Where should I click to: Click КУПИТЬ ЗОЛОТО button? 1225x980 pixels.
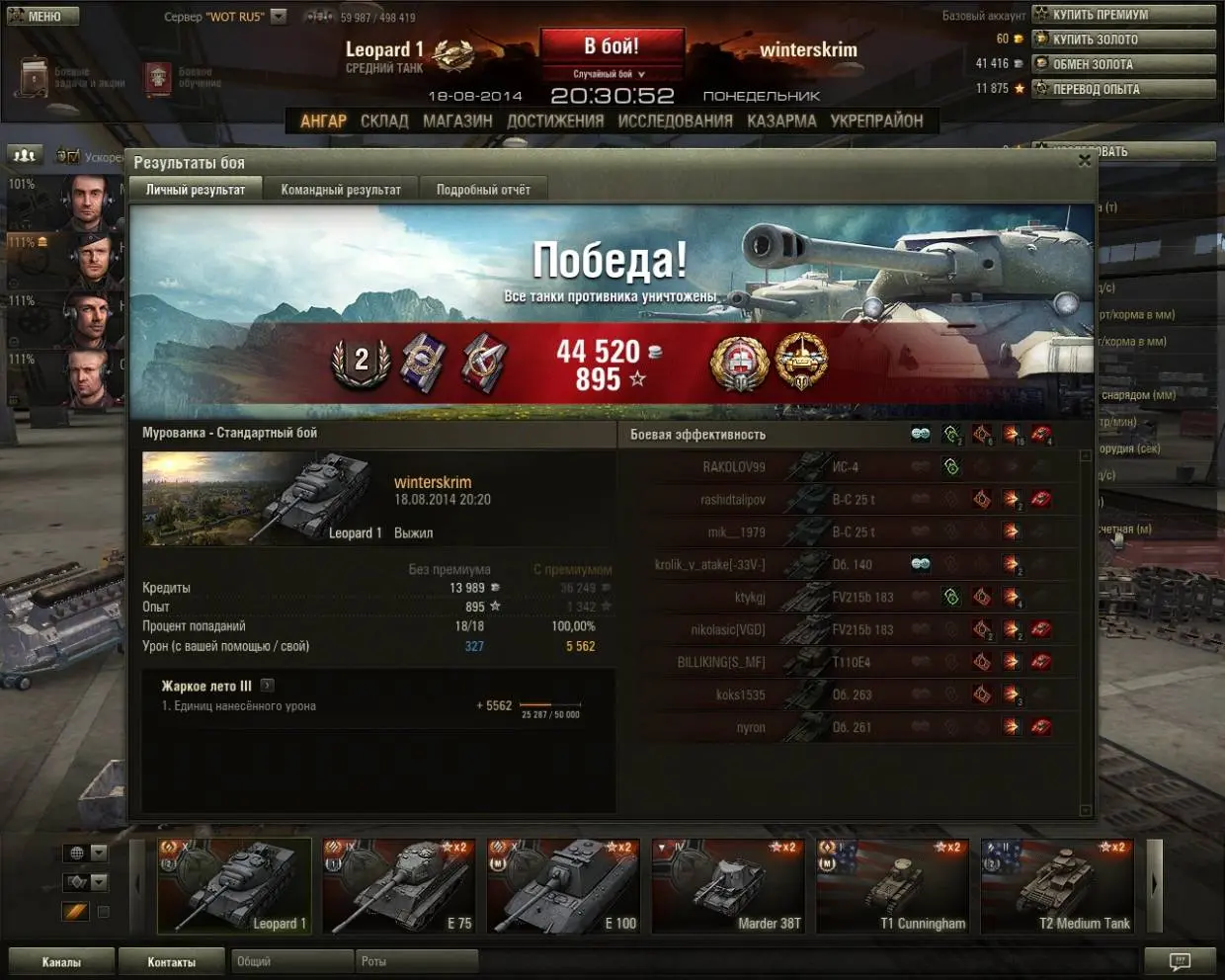pyautogui.click(x=1123, y=40)
